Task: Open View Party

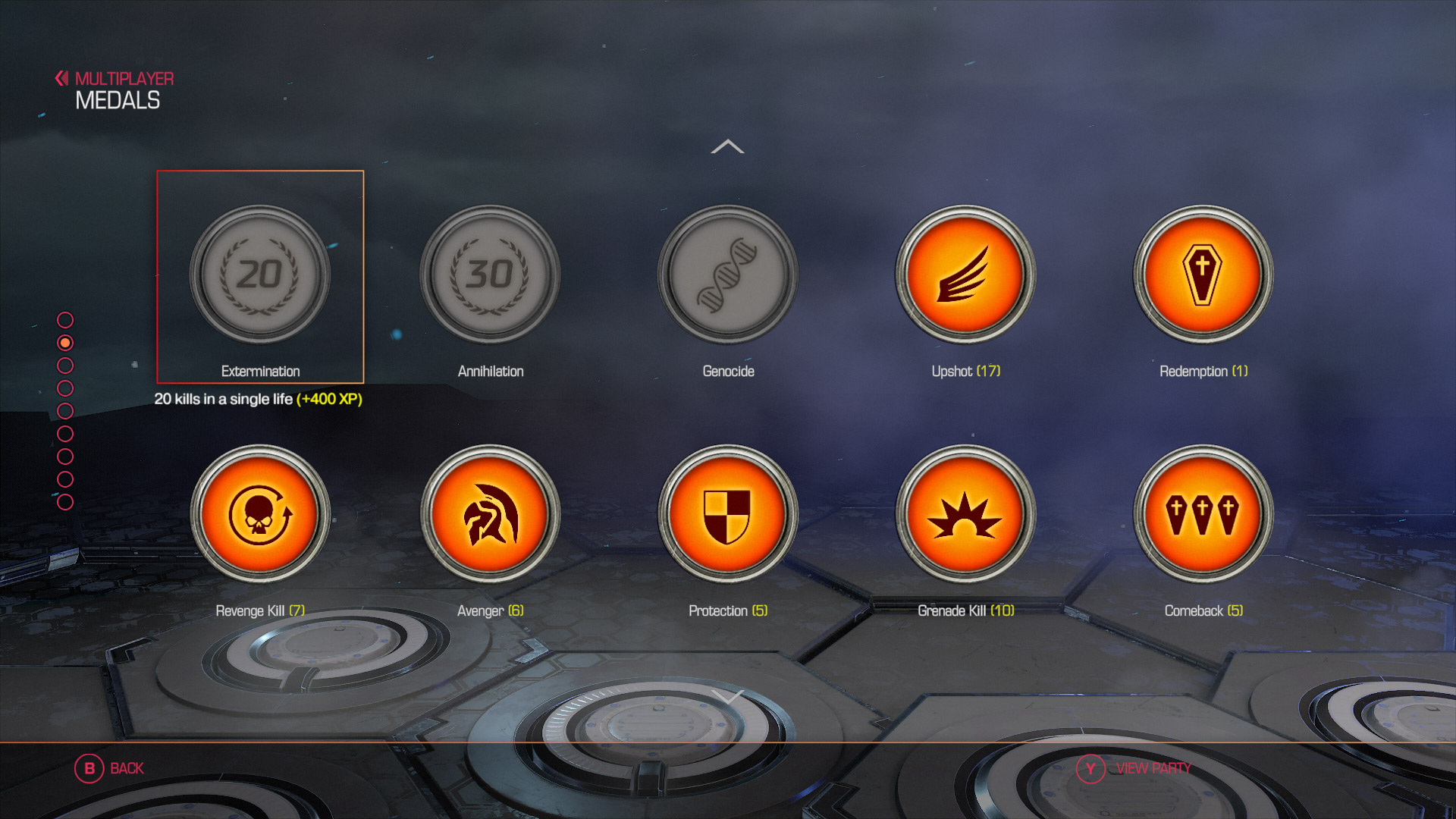Action: click(1134, 768)
